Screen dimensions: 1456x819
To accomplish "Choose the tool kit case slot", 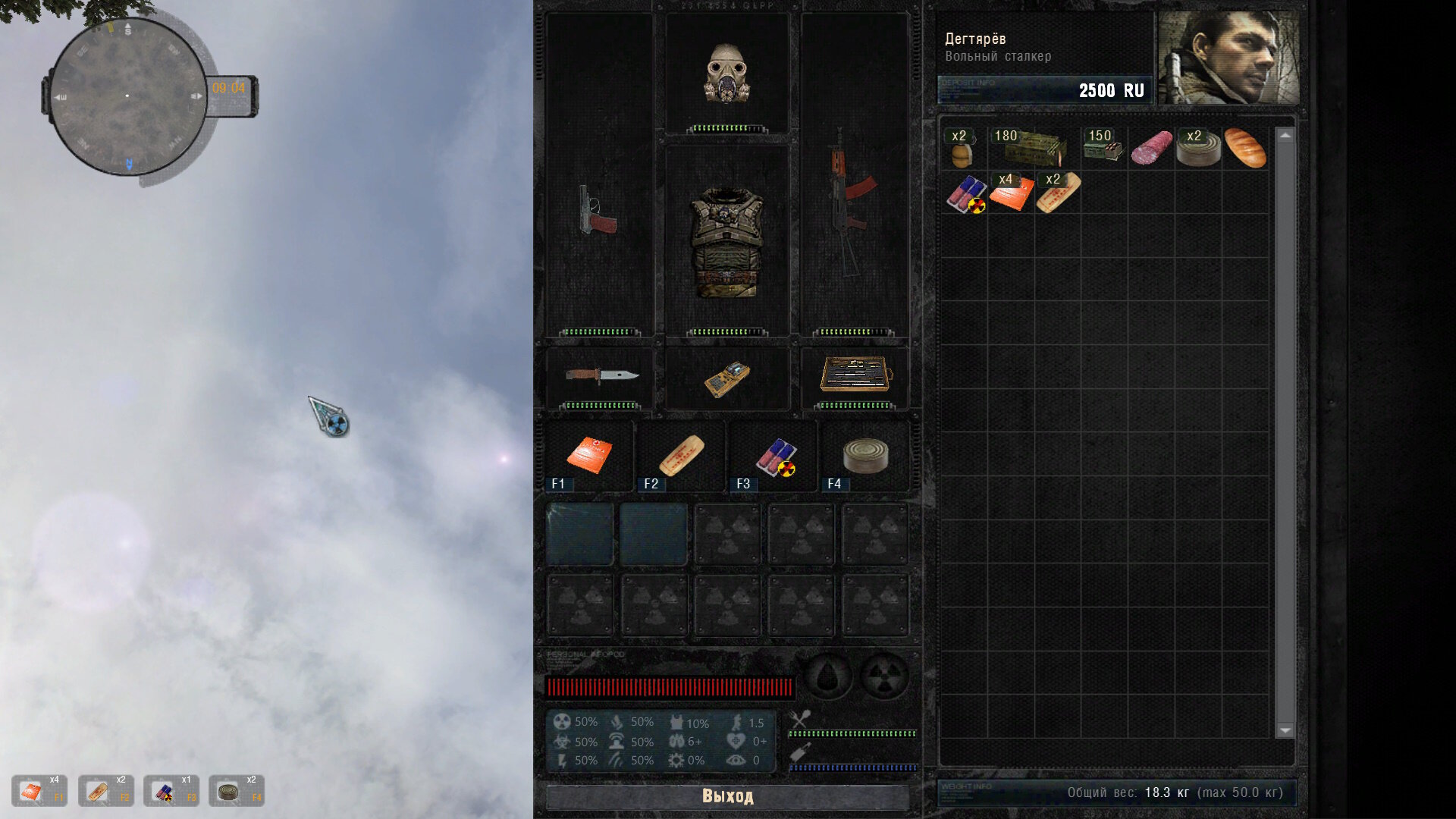I will pyautogui.click(x=855, y=375).
